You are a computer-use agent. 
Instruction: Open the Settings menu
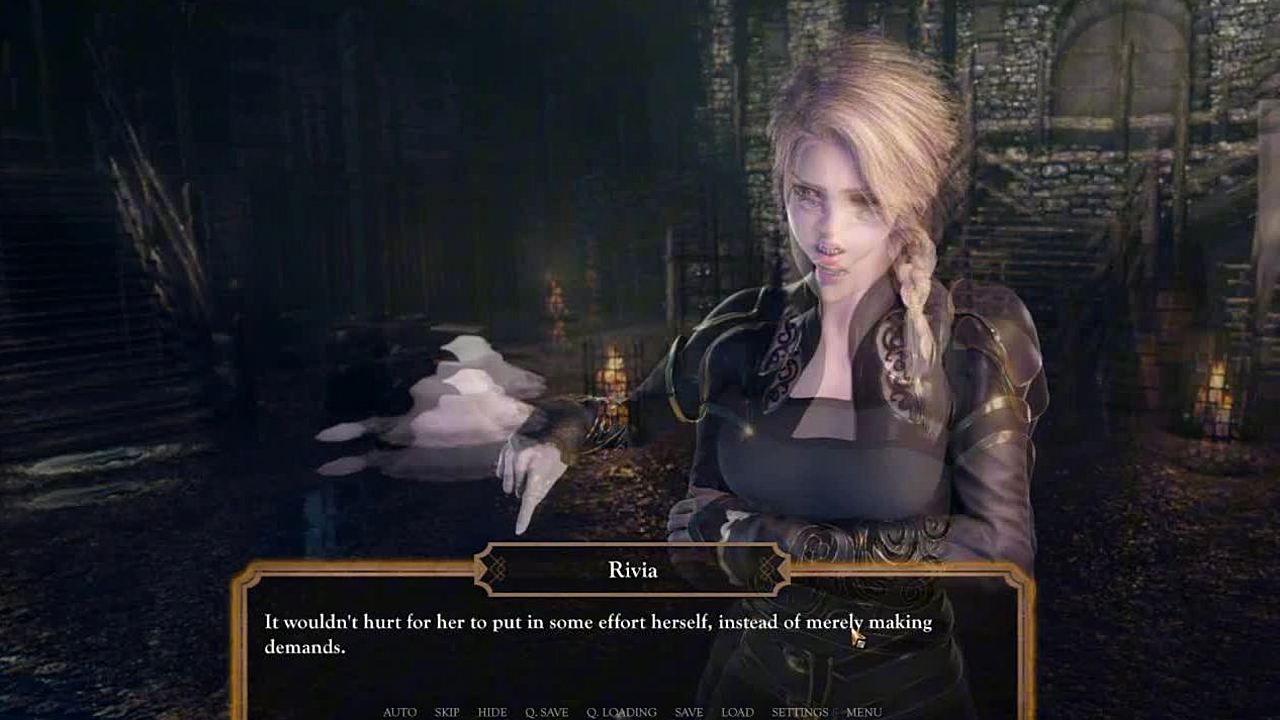tap(799, 712)
